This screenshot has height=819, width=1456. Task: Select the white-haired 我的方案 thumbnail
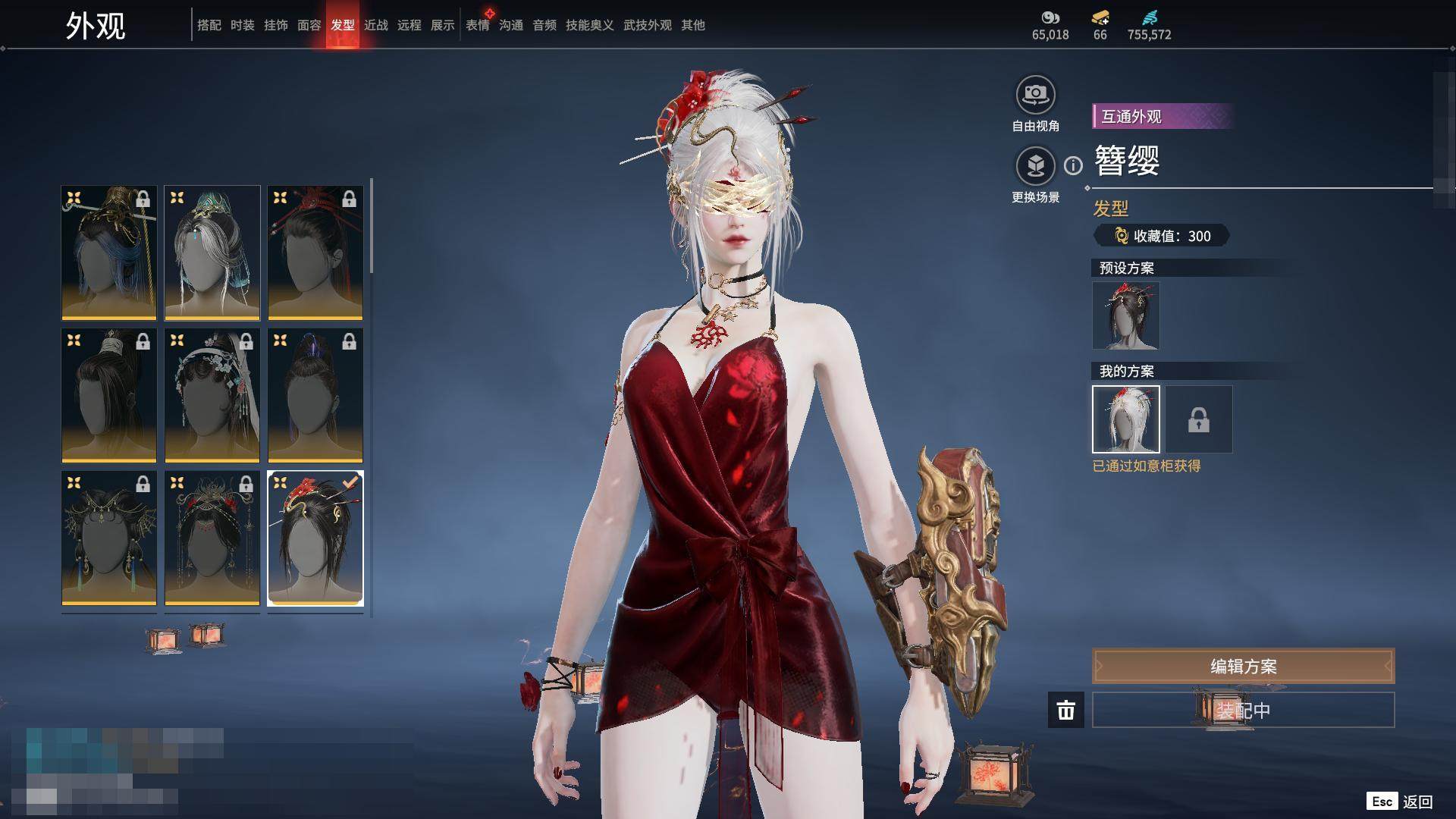[1125, 419]
